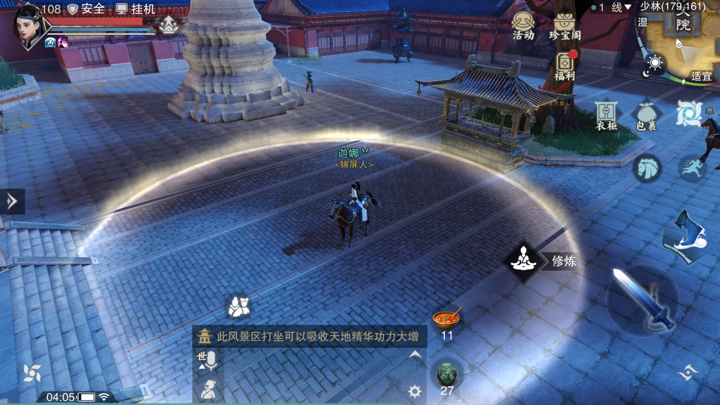Open the team members icon
The image size is (720, 405).
coord(239,305)
